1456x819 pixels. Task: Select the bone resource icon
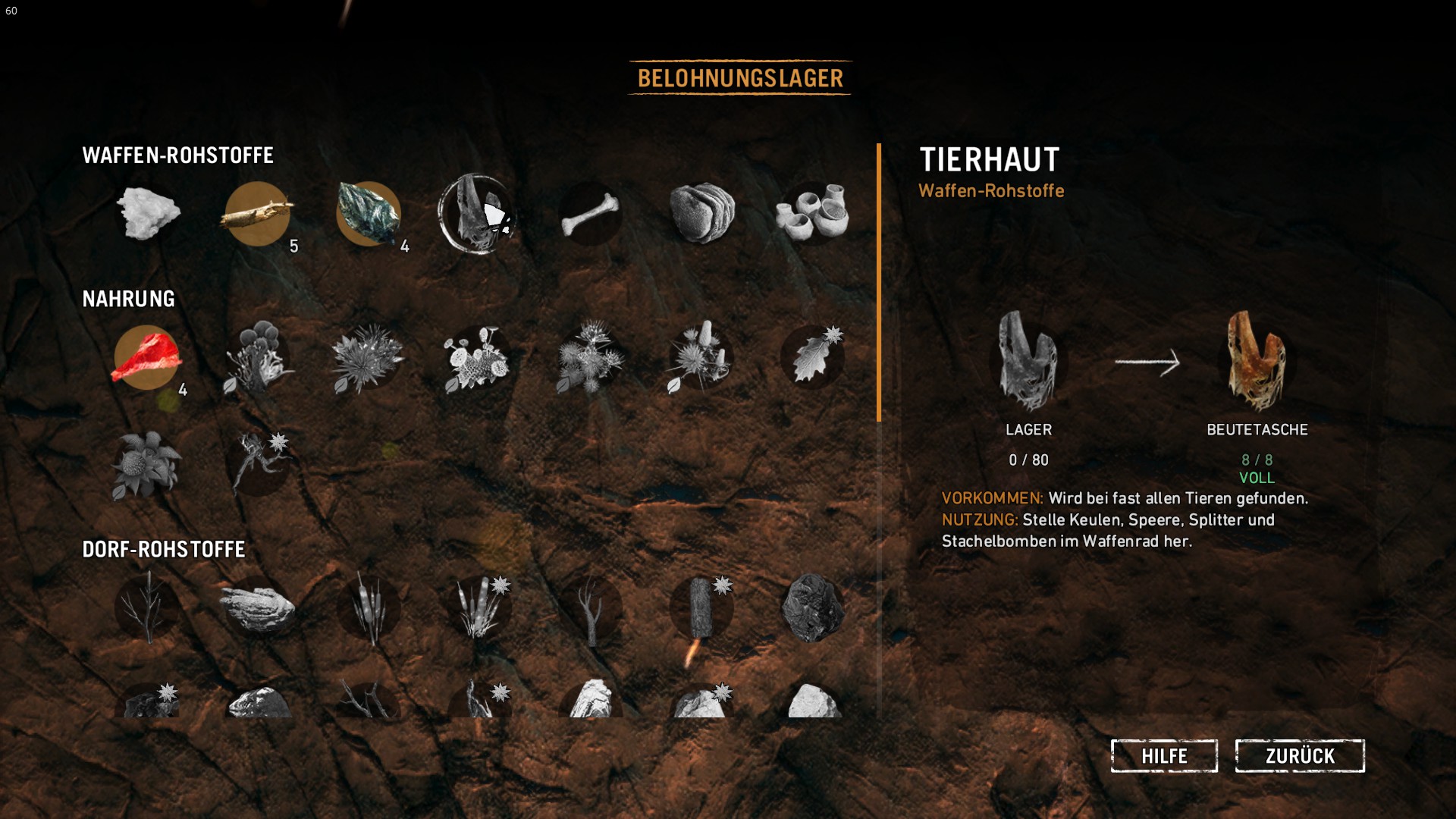tap(590, 214)
